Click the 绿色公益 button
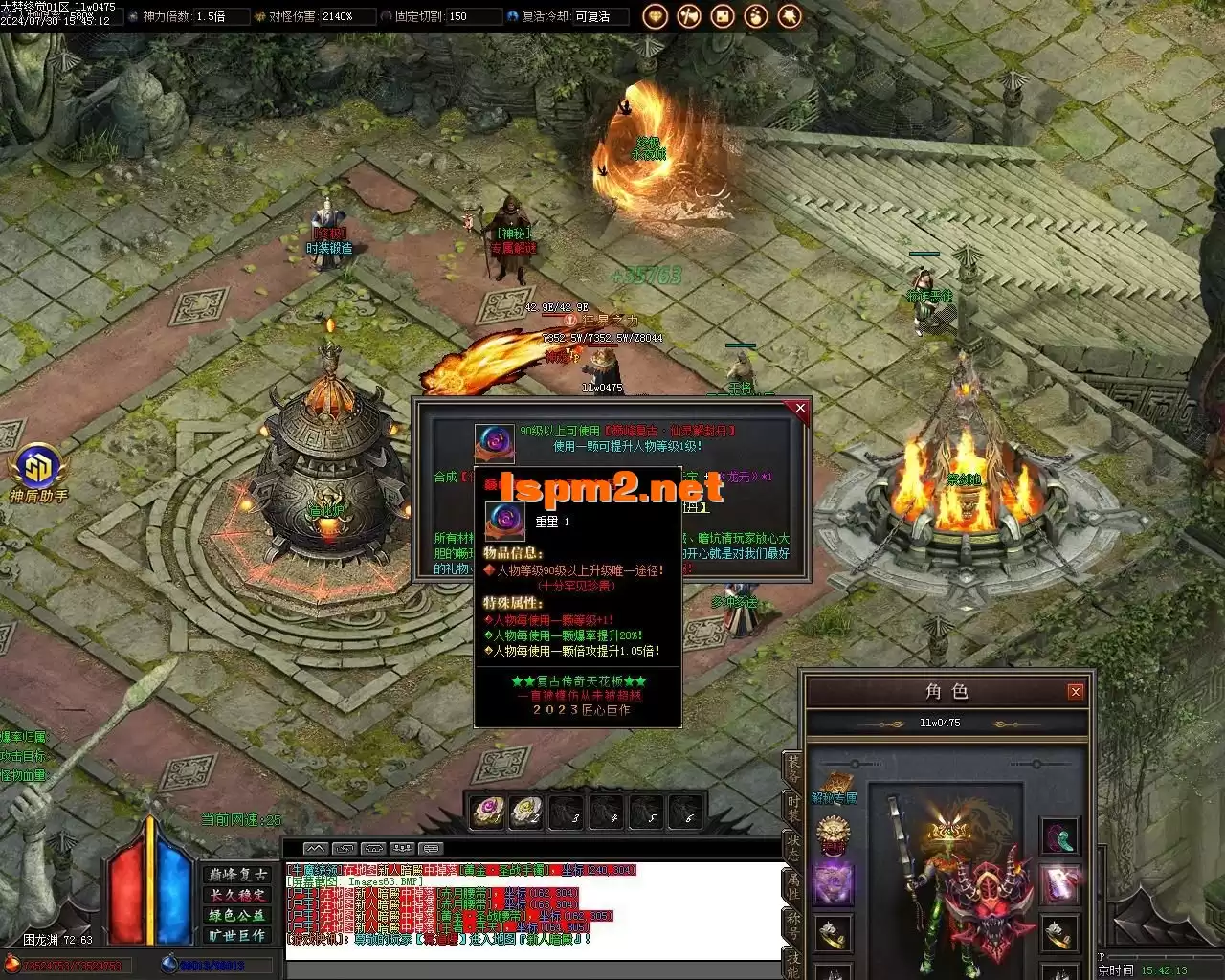 coord(237,915)
